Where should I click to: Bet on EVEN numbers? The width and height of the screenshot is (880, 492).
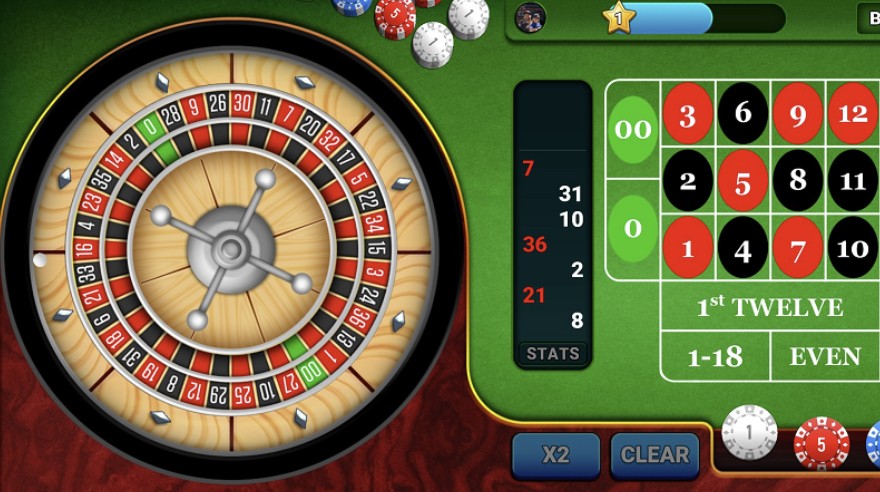point(825,357)
